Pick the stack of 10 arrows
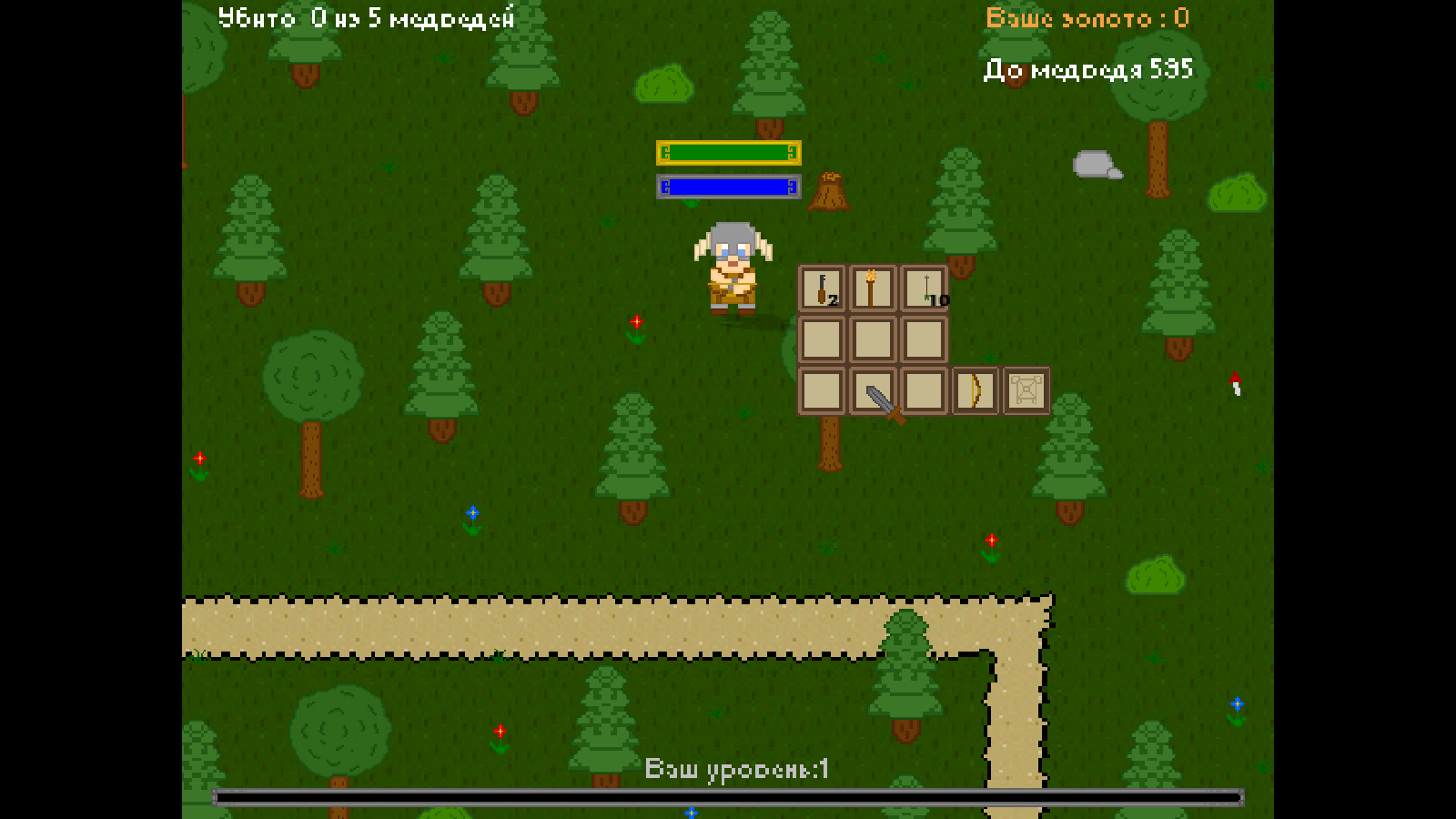Screen dimensions: 1456x819 (x=924, y=288)
